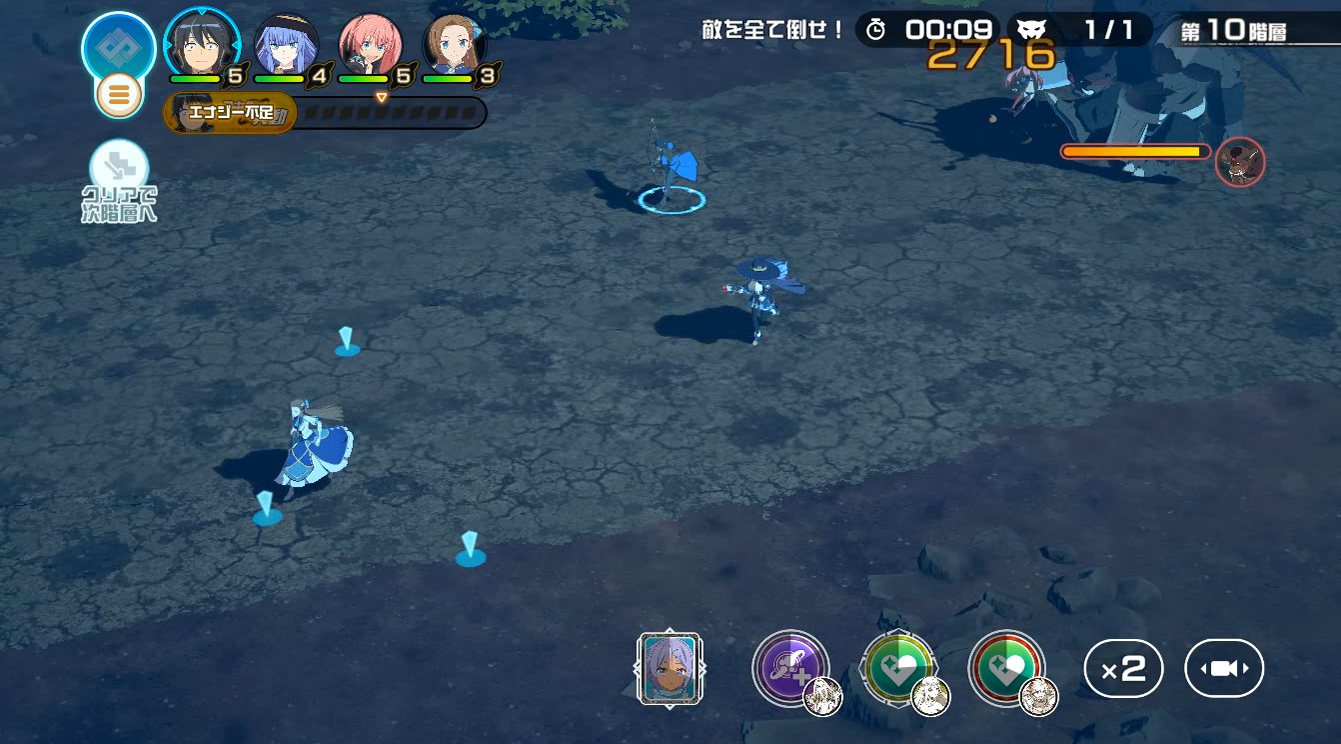1341x744 pixels.
Task: Tap the blue interlocked-diamond emblem button
Action: [118, 46]
